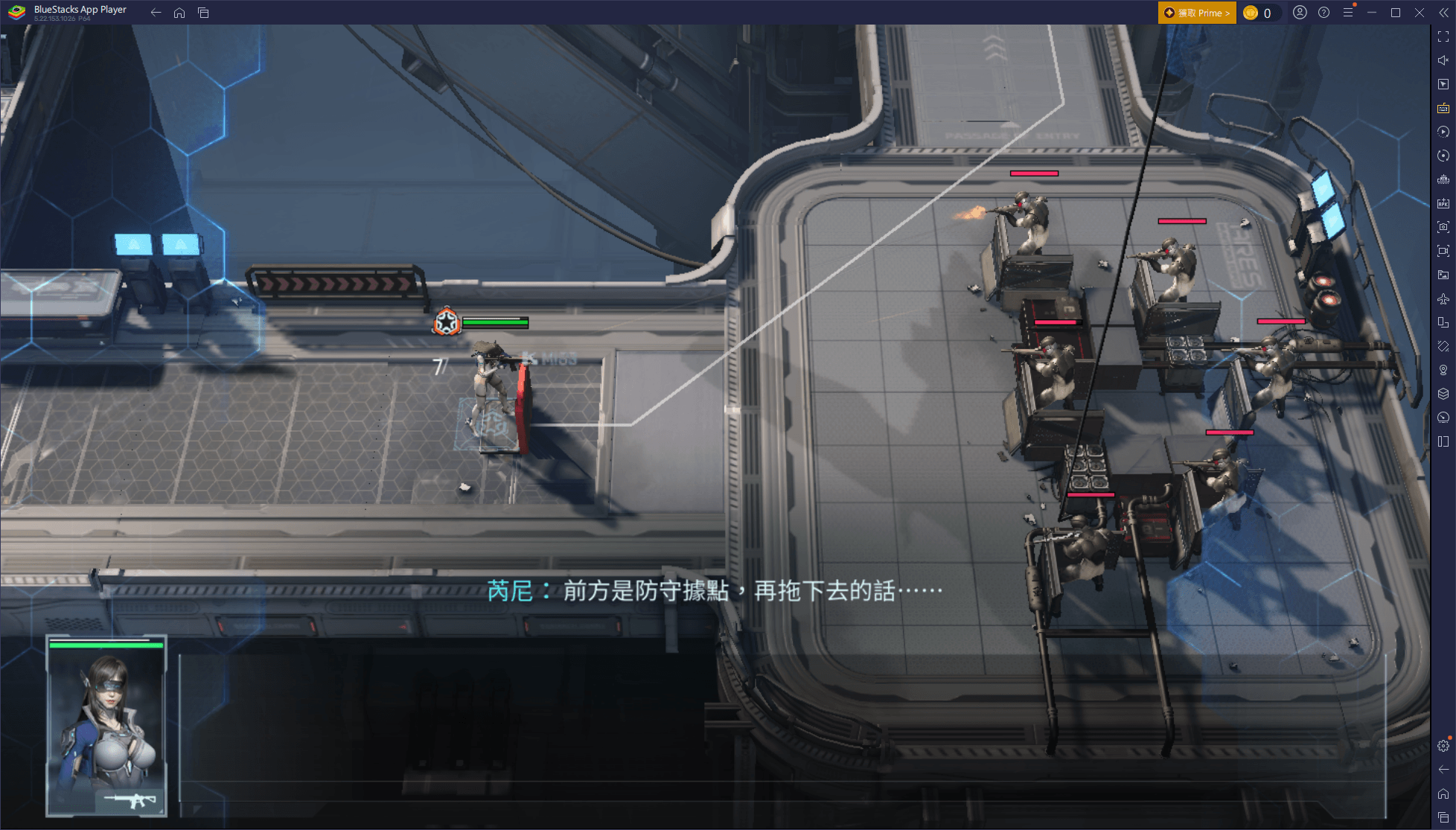Close the BlueStacks window
Image resolution: width=1456 pixels, height=830 pixels.
pyautogui.click(x=1420, y=13)
